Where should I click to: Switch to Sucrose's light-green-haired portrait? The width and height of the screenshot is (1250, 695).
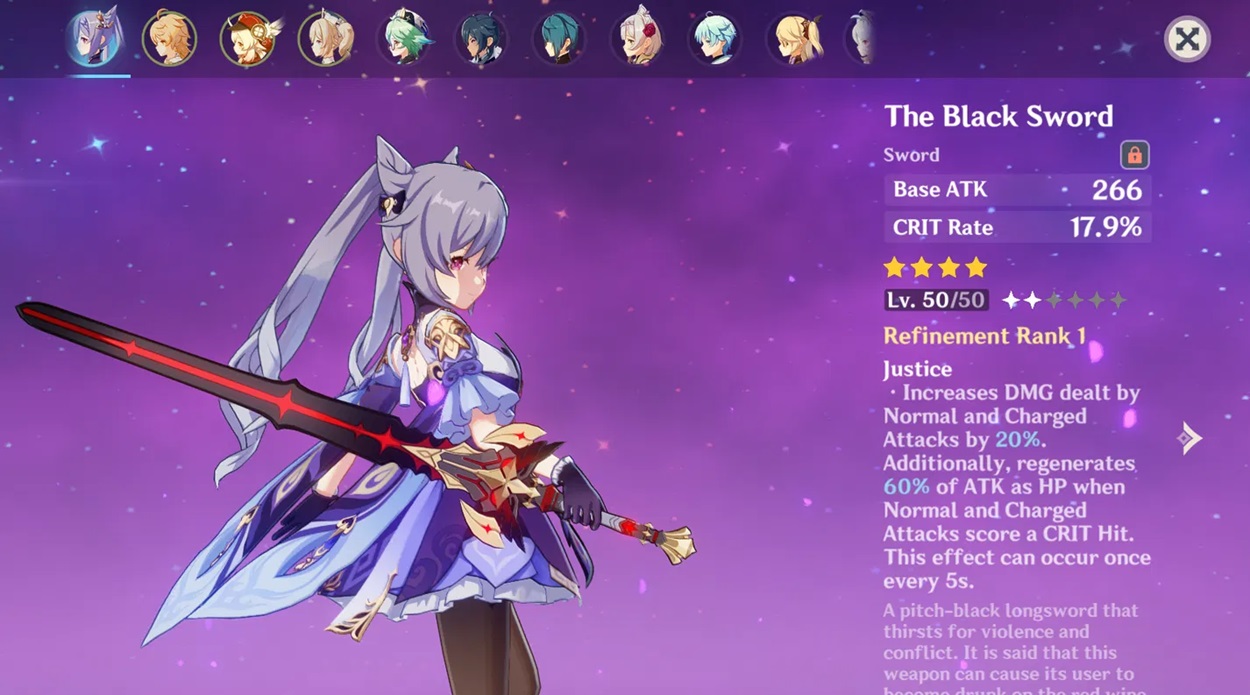pos(405,39)
